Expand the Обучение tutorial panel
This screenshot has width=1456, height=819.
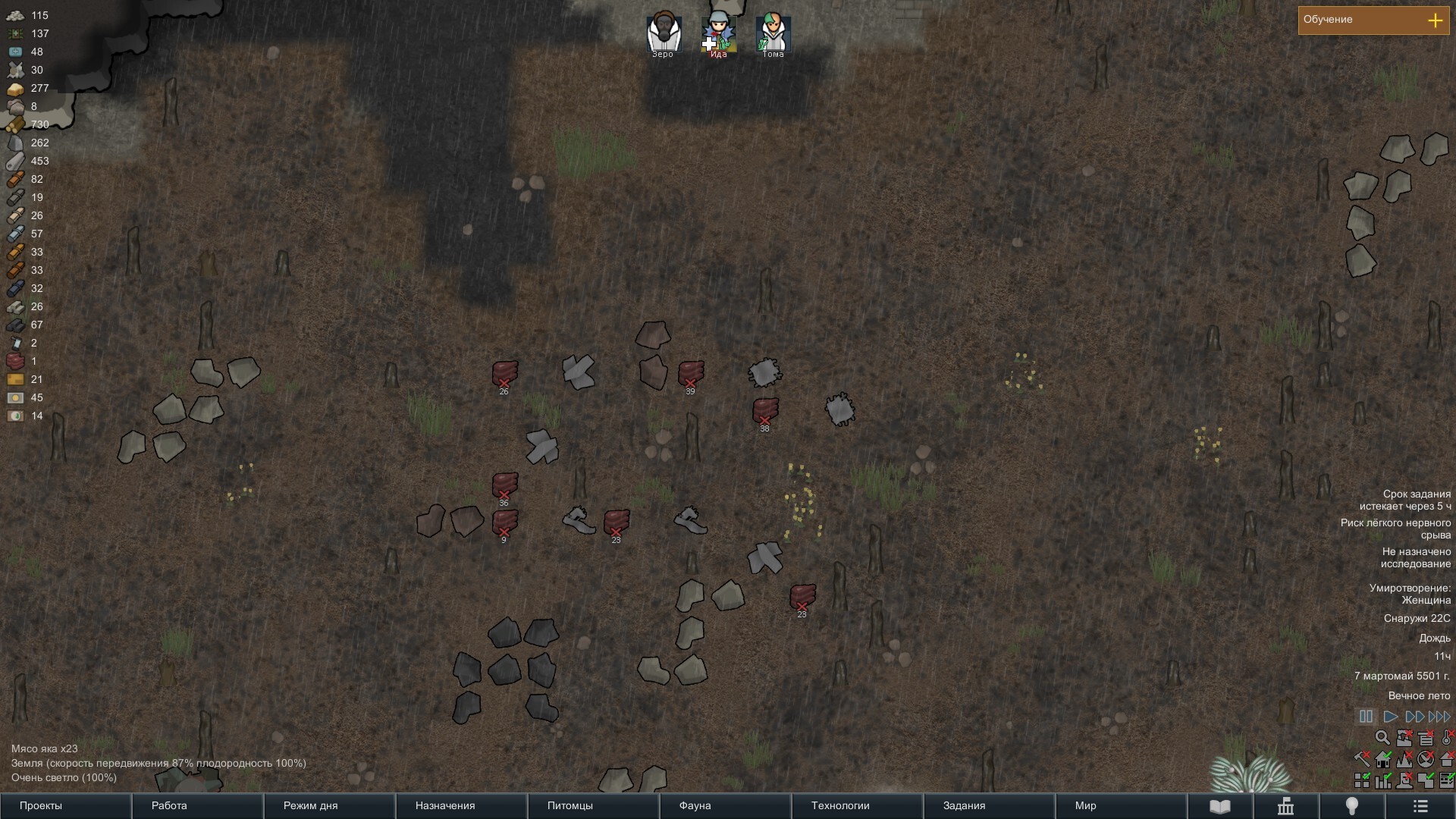point(1435,20)
